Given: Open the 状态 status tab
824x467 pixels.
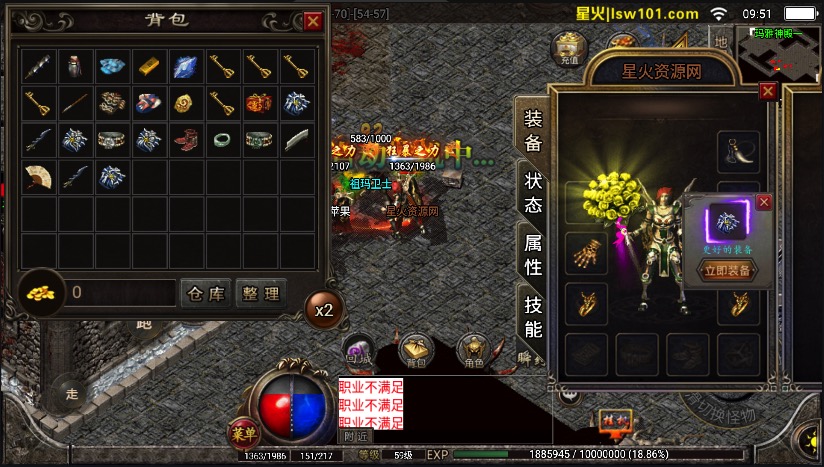Looking at the screenshot, I should coord(533,191).
